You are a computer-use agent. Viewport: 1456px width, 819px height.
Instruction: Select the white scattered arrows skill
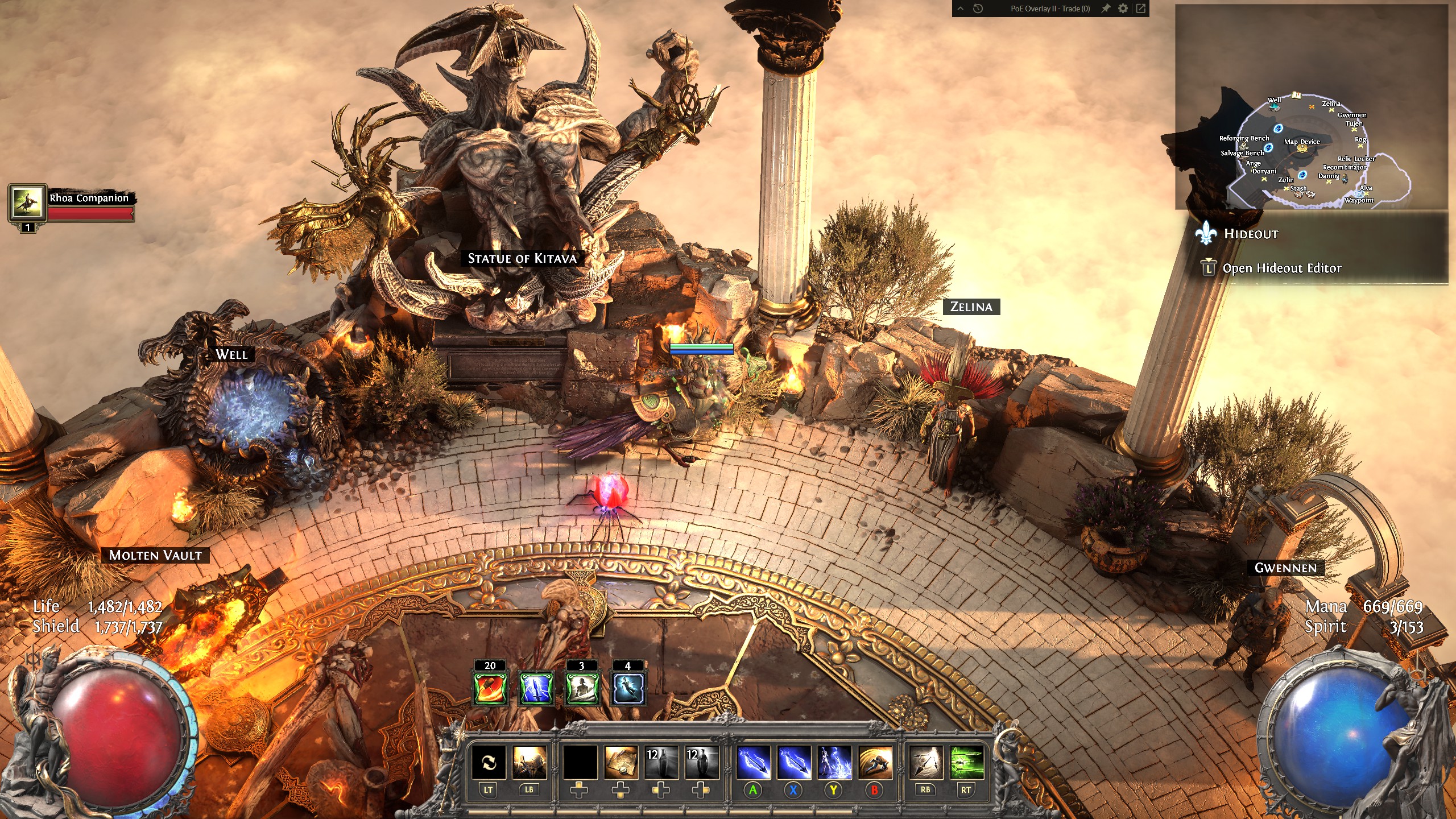(926, 762)
